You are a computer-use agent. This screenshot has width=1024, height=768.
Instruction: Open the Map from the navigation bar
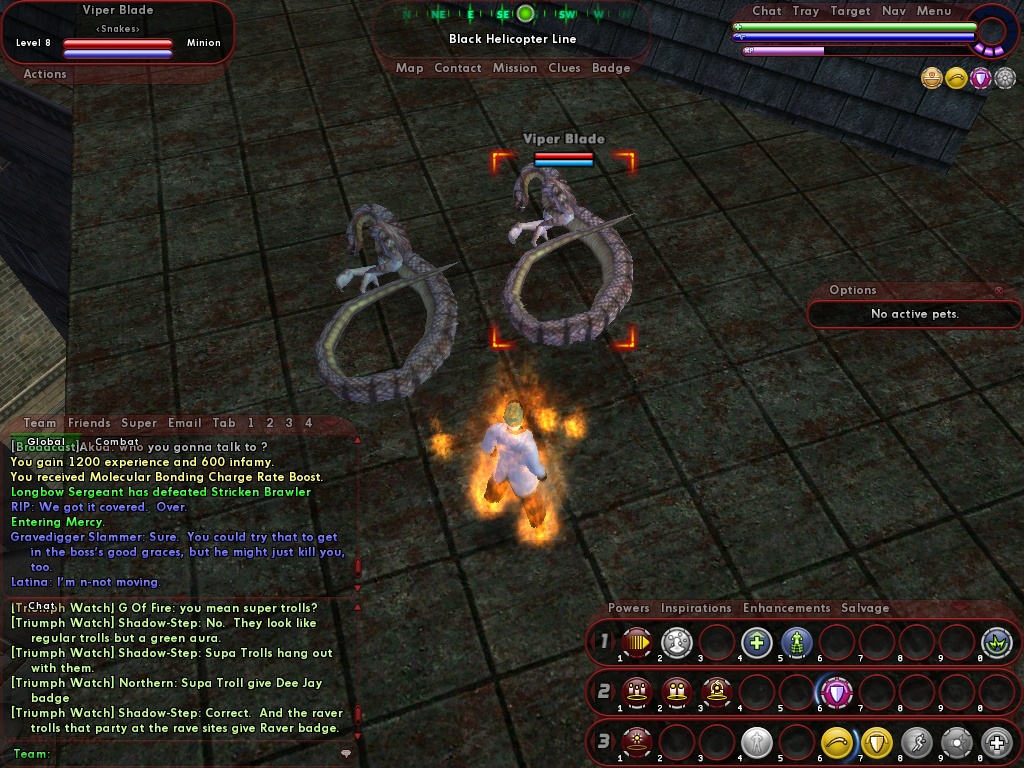(409, 68)
